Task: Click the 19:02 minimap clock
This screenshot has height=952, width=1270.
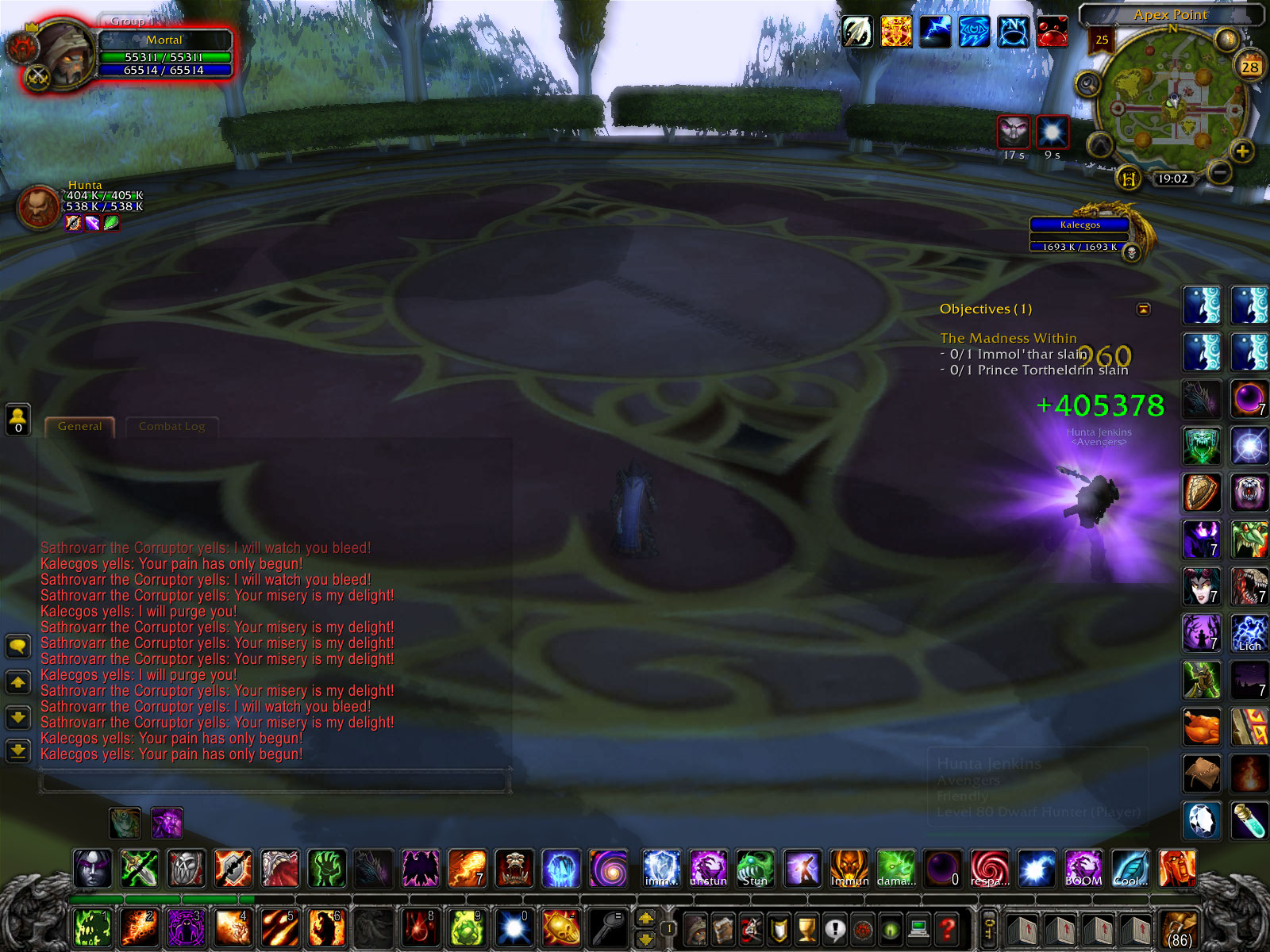Action: click(1174, 178)
